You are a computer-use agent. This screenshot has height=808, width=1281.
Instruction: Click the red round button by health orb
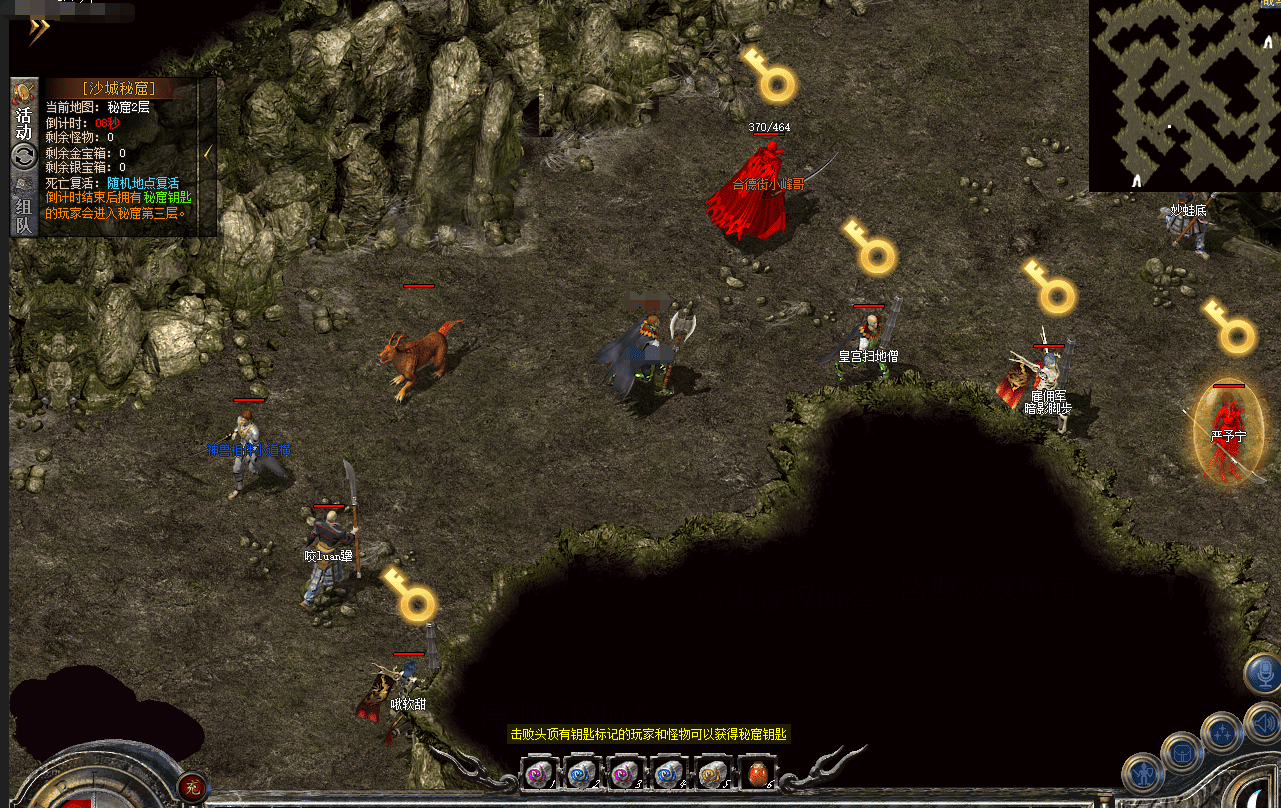tap(194, 784)
